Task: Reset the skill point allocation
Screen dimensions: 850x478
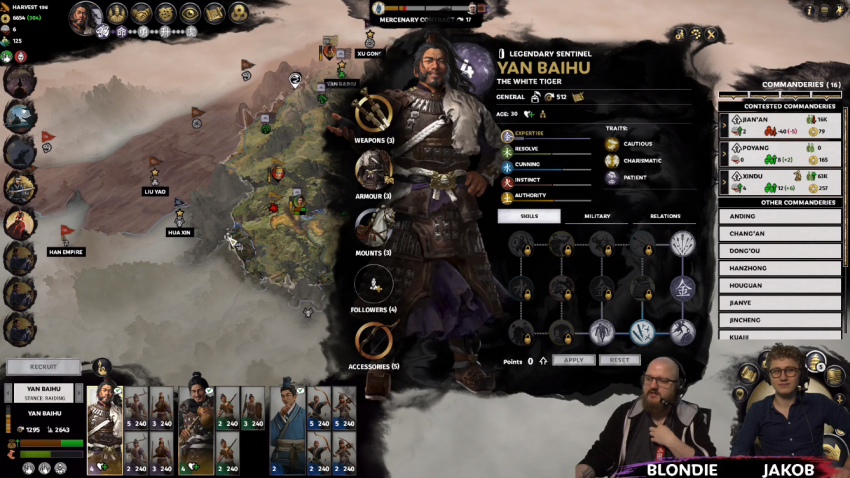Action: 619,360
